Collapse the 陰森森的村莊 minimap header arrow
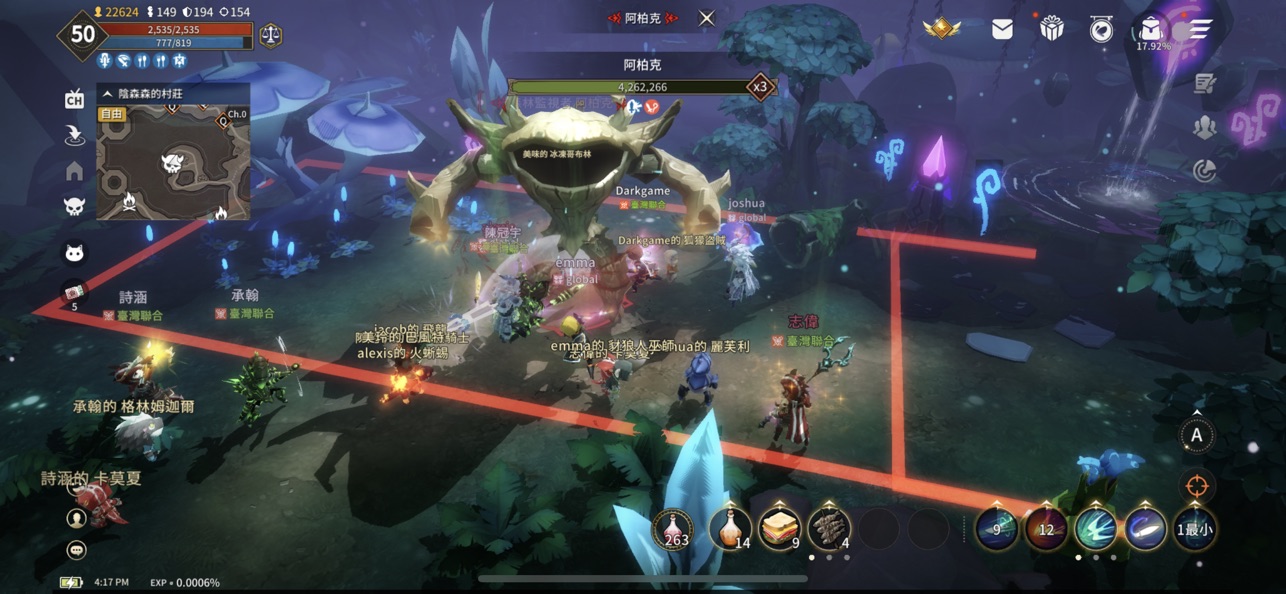This screenshot has height=594, width=1286. [x=108, y=93]
